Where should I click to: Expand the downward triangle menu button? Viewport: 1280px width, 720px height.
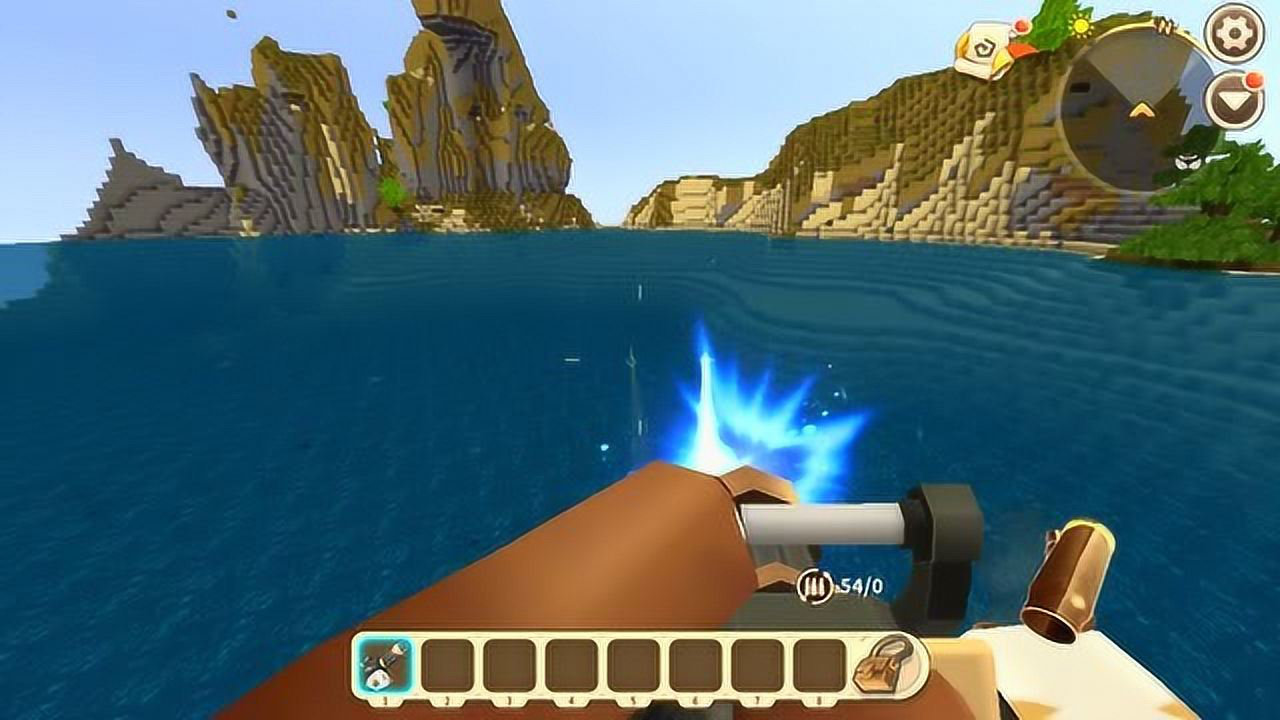point(1233,100)
